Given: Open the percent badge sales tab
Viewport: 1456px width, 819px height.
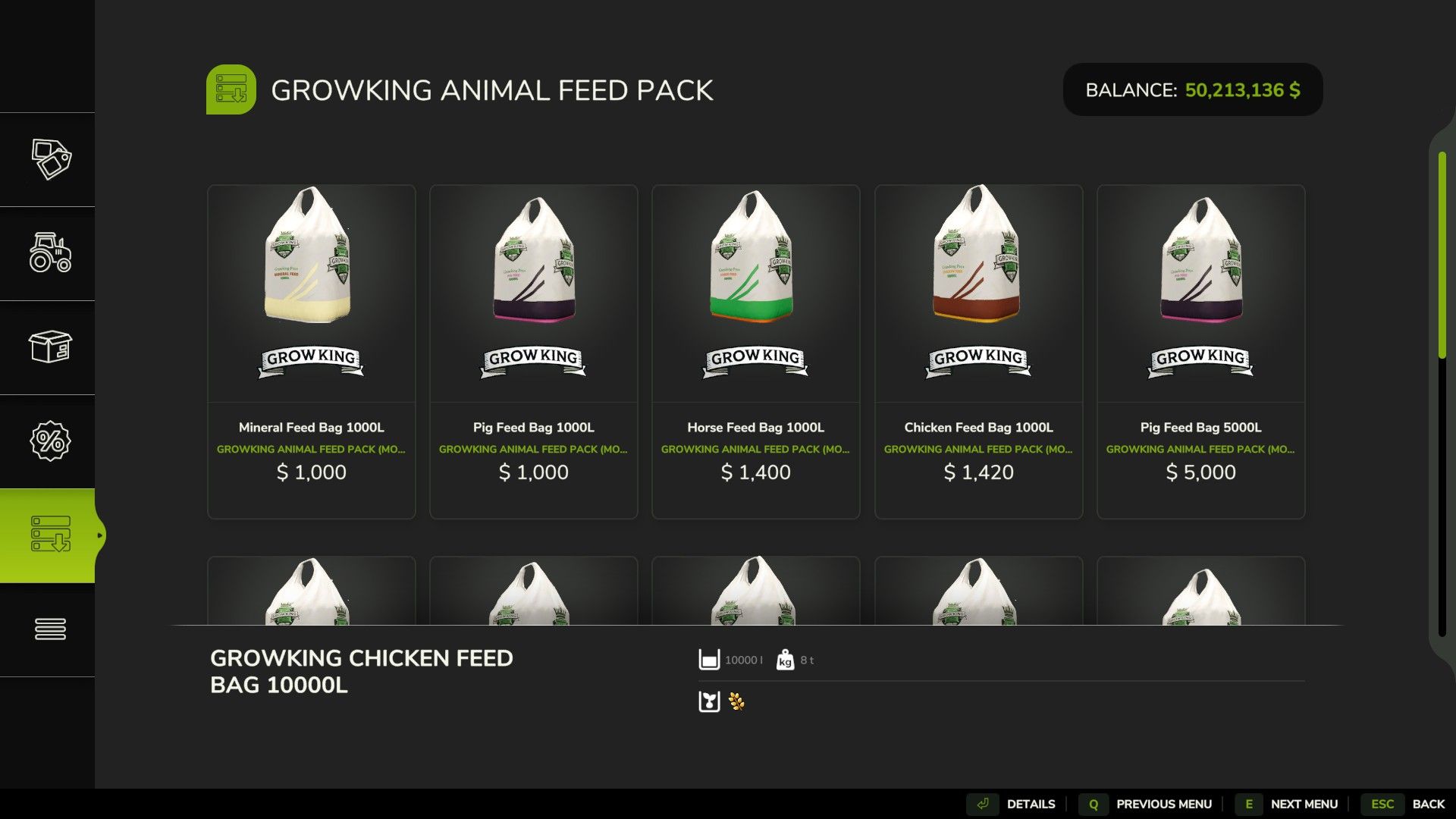Looking at the screenshot, I should [50, 441].
